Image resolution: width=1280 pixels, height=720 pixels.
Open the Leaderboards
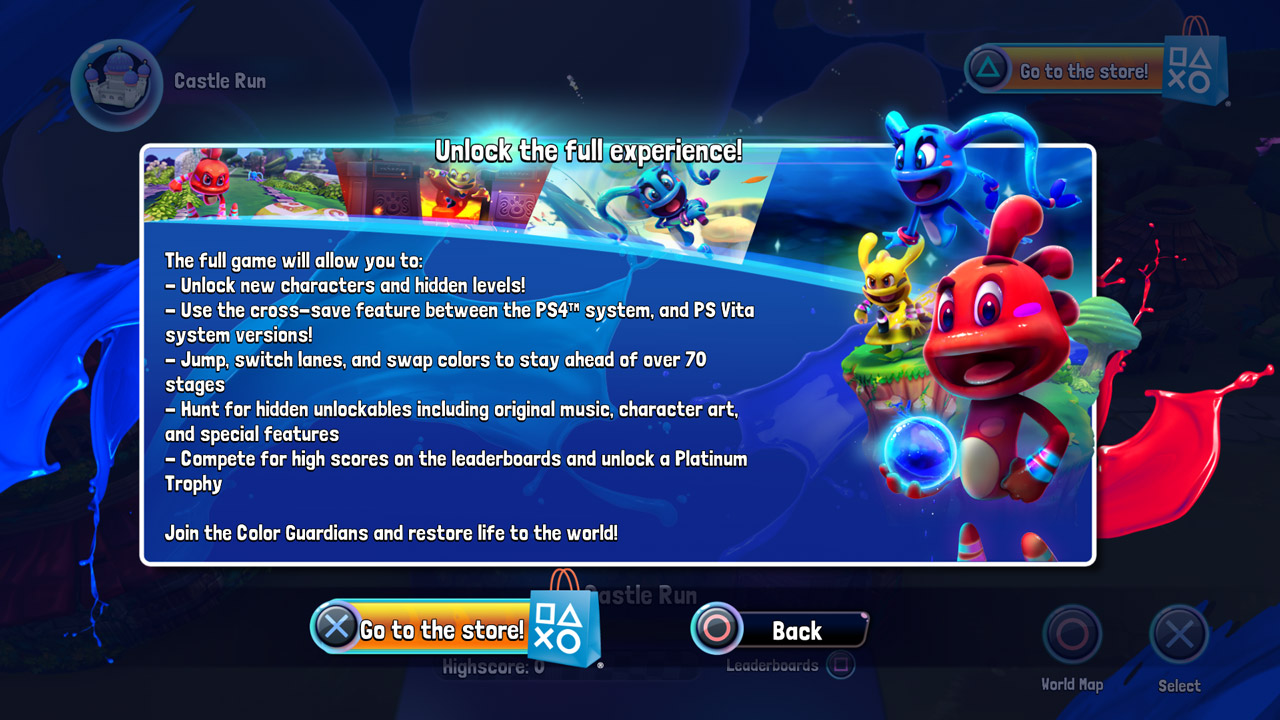[775, 664]
